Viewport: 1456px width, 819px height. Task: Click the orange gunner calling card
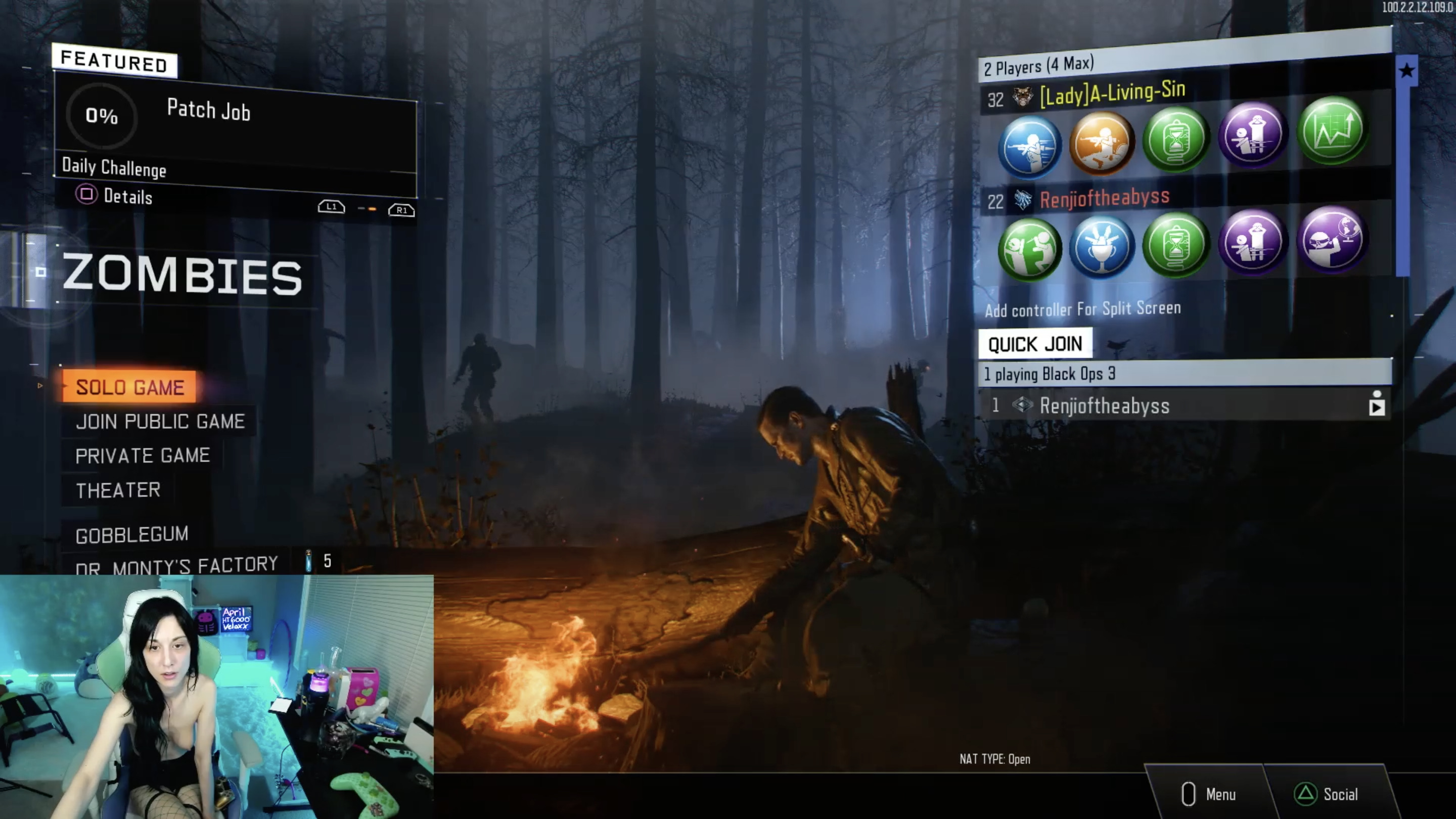[x=1101, y=143]
